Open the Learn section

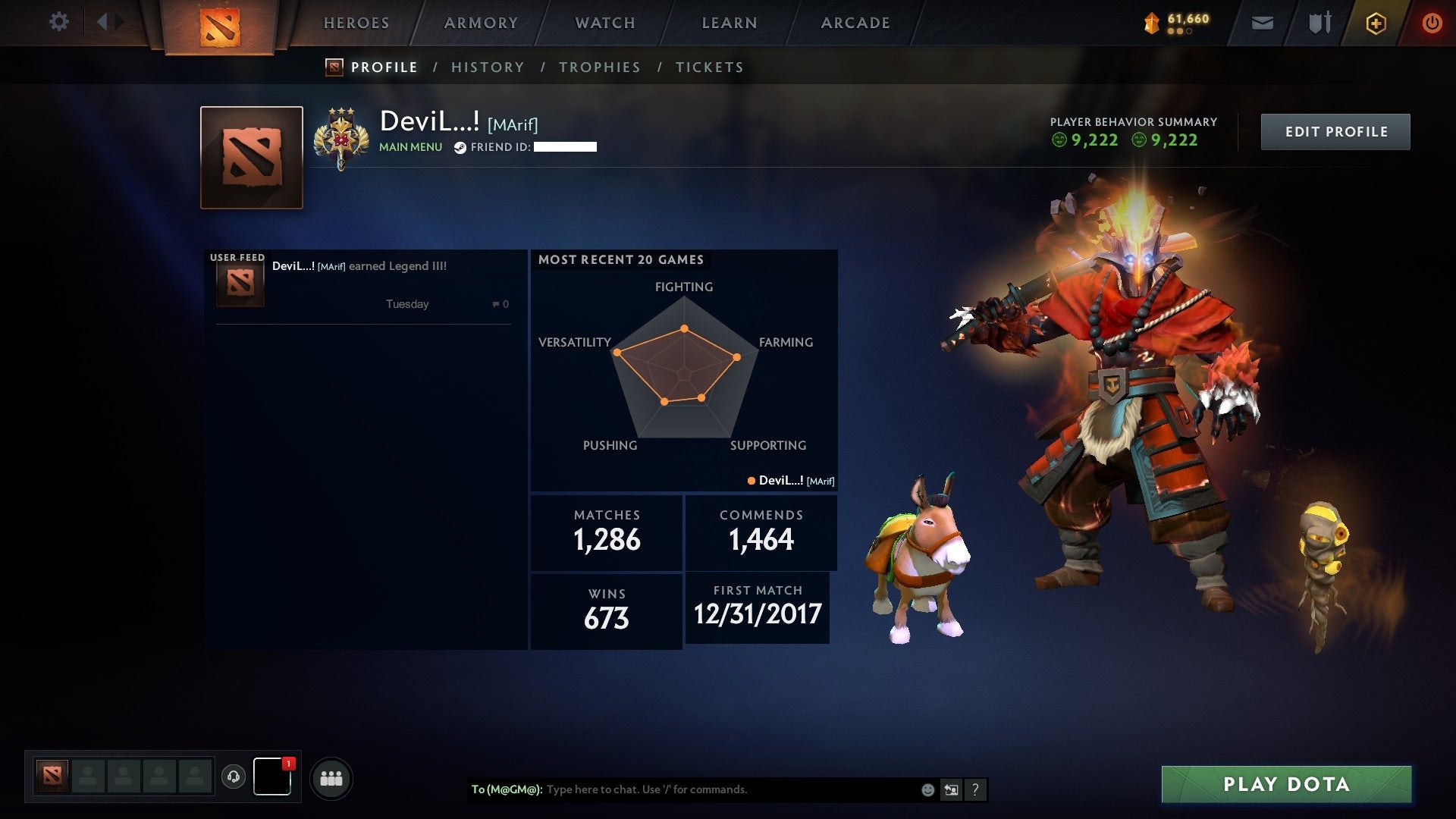(730, 24)
